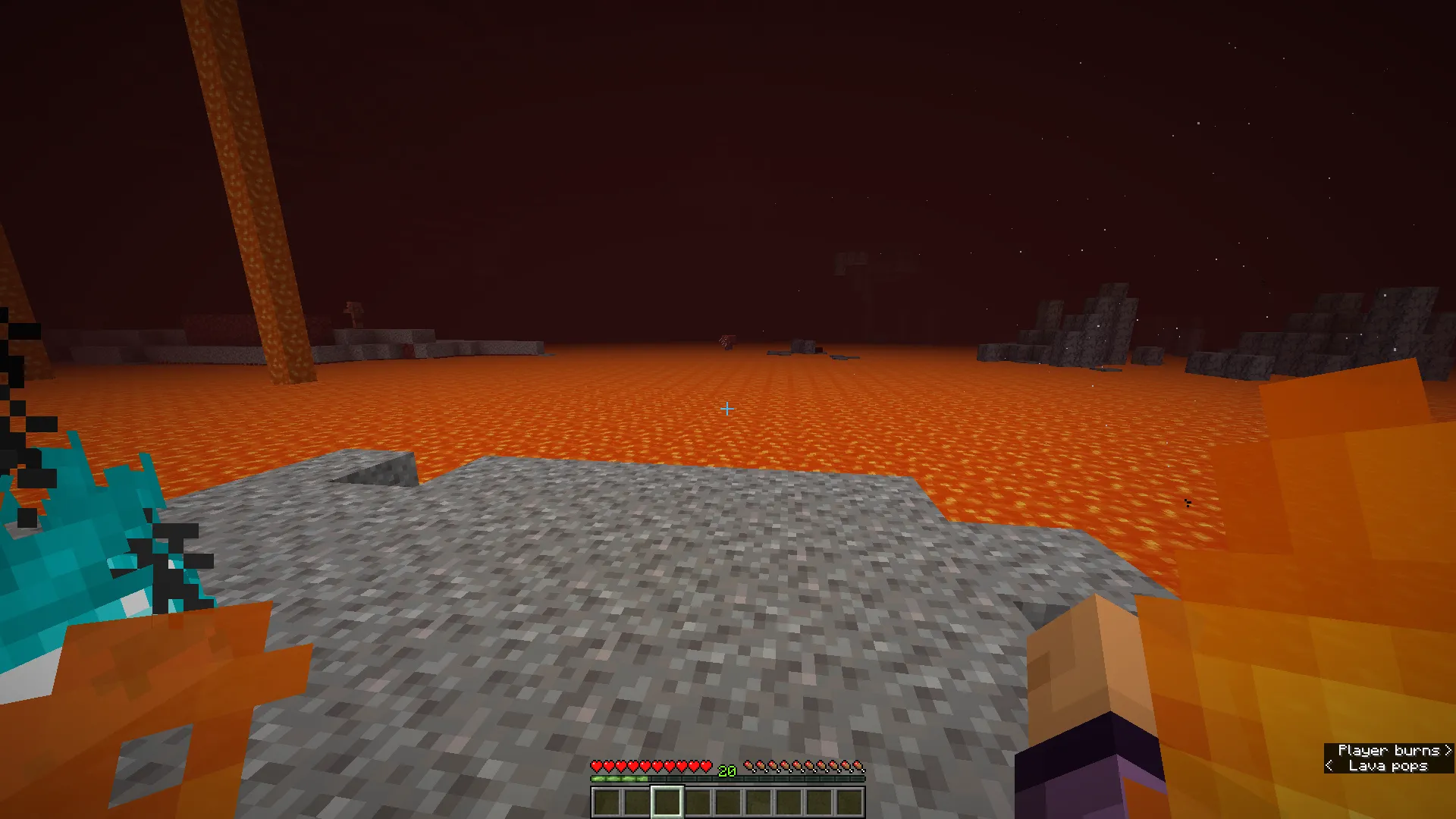Screen dimensions: 1456x819
Task: Click the fifth heart in the health row
Action: [x=645, y=766]
